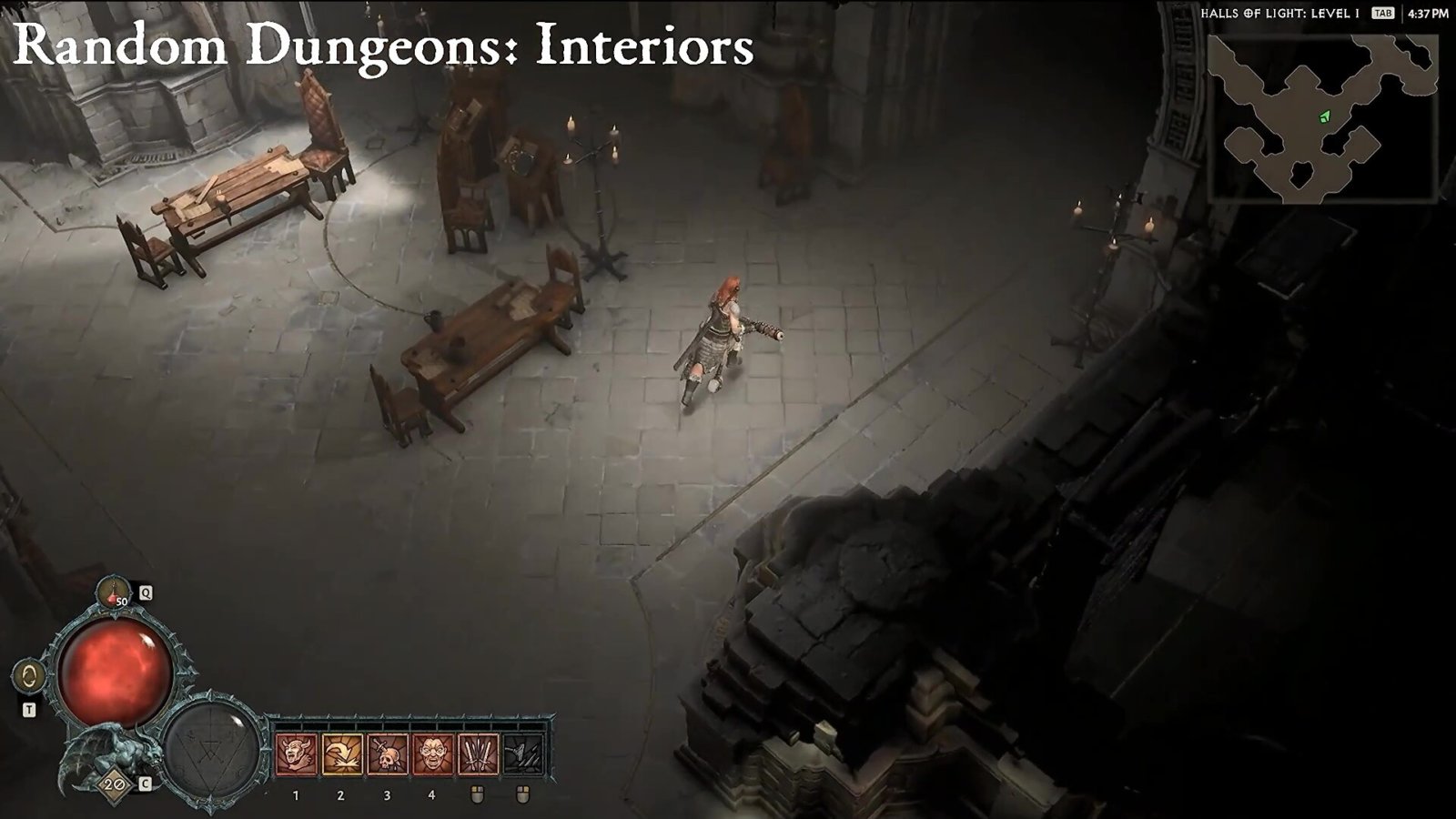Use the angry bald face skill
Image resolution: width=1456 pixels, height=819 pixels.
click(432, 755)
